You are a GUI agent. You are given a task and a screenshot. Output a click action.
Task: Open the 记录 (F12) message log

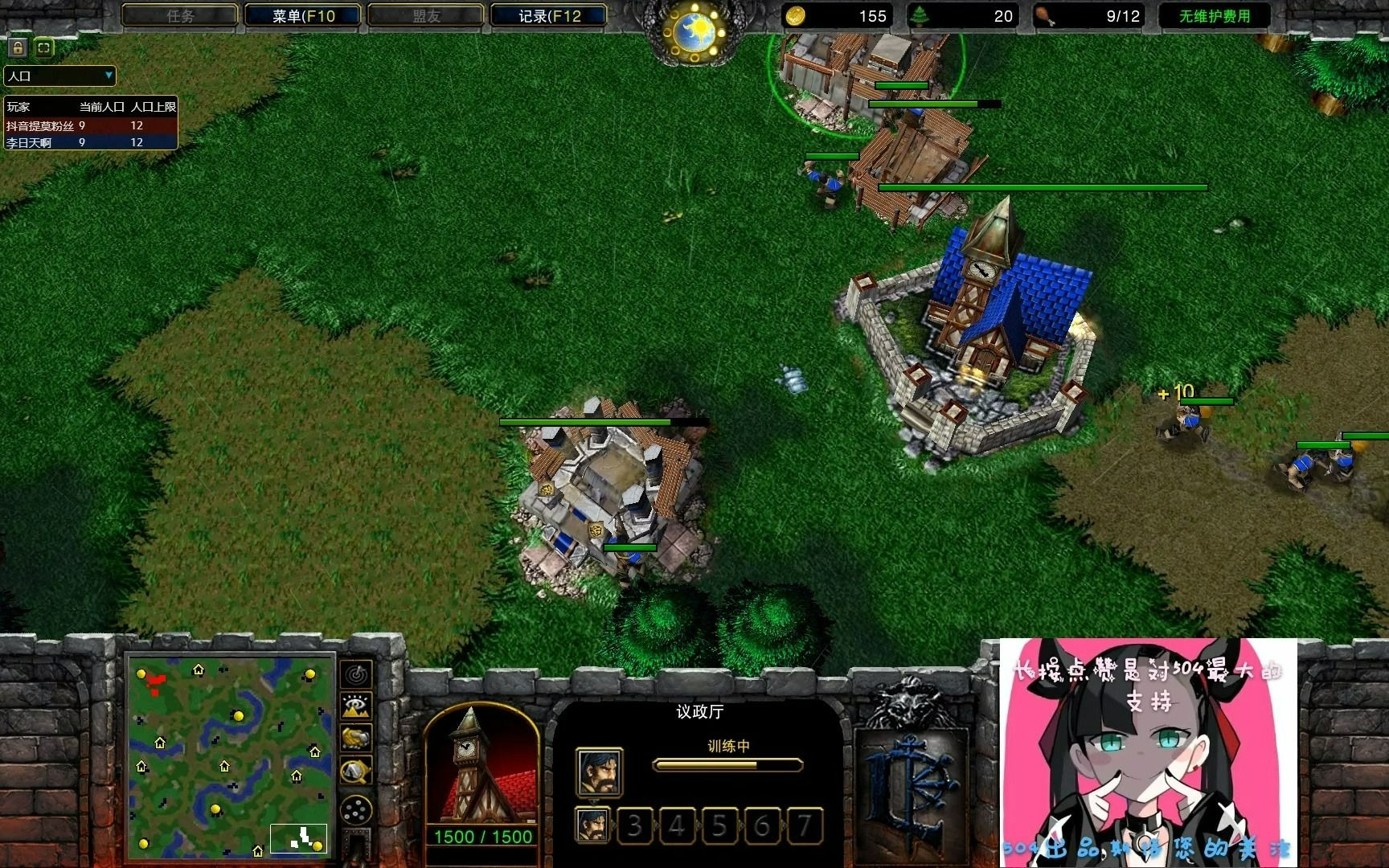[x=548, y=15]
